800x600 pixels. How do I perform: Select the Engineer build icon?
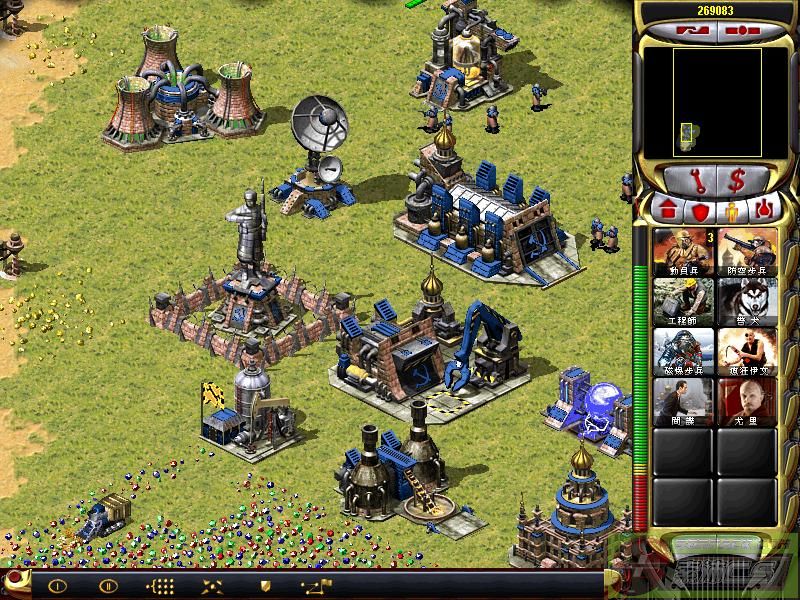pyautogui.click(x=684, y=302)
